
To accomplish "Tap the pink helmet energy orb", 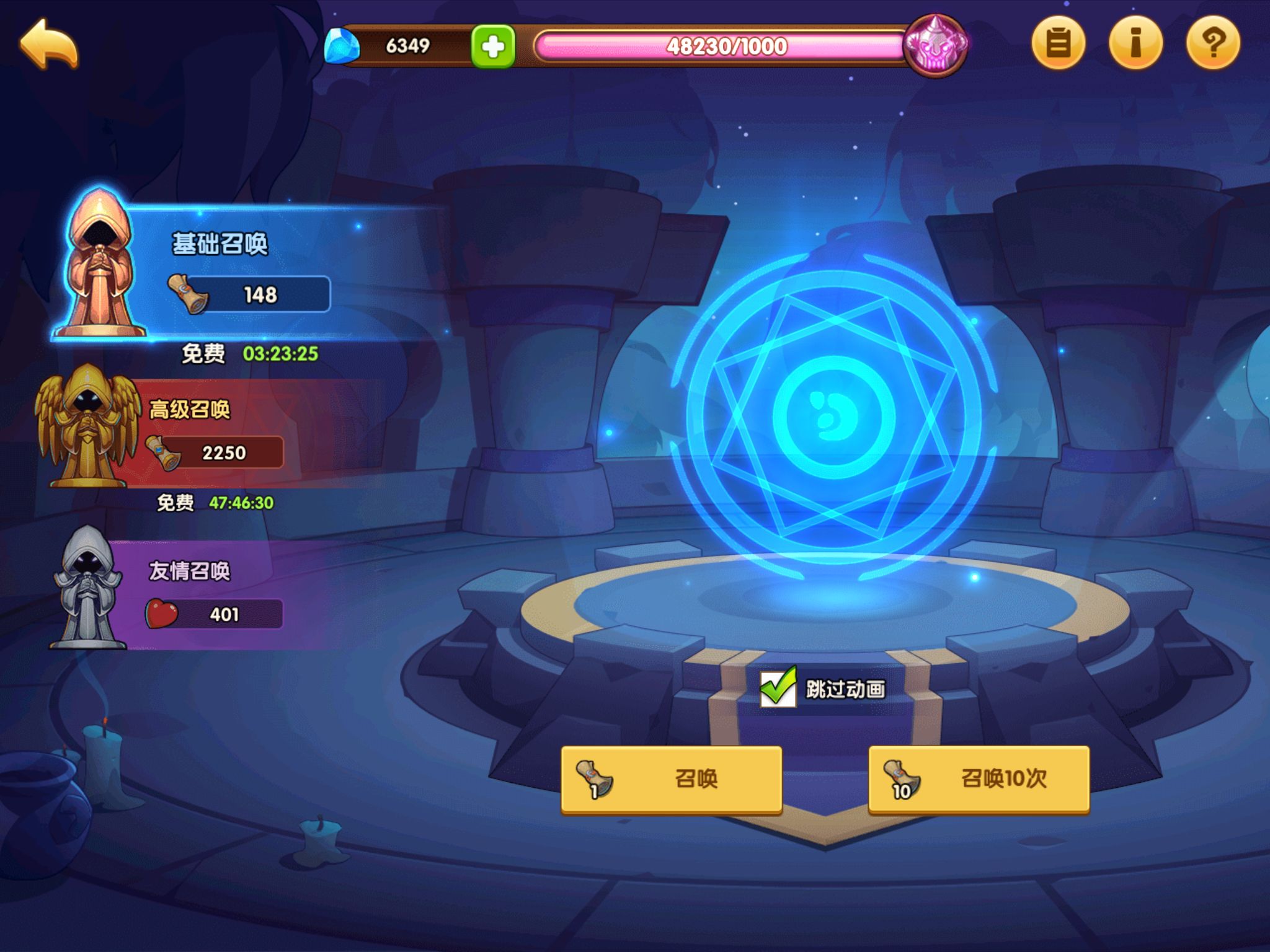I will tap(935, 45).
